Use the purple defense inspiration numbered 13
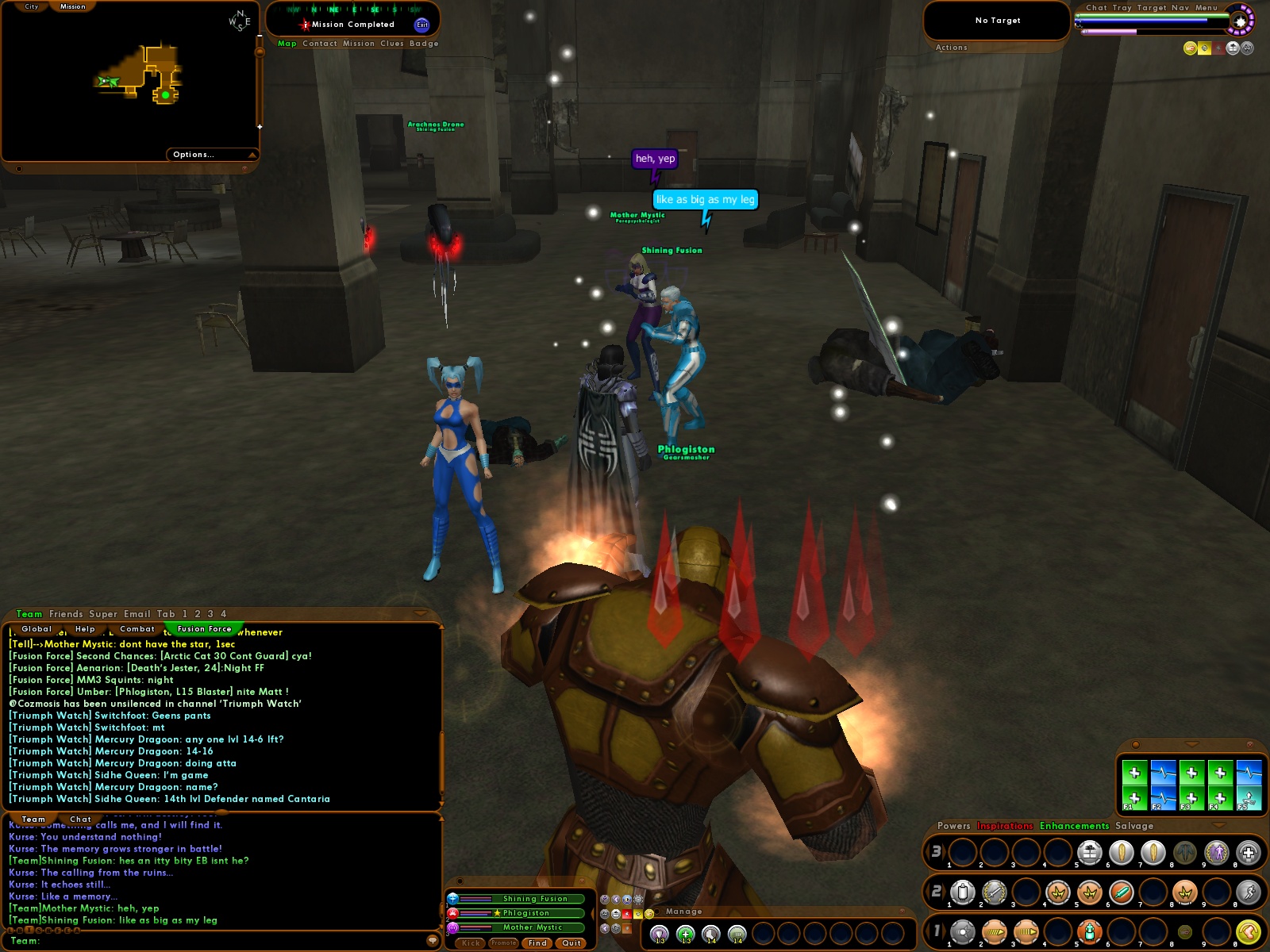 coord(658,934)
